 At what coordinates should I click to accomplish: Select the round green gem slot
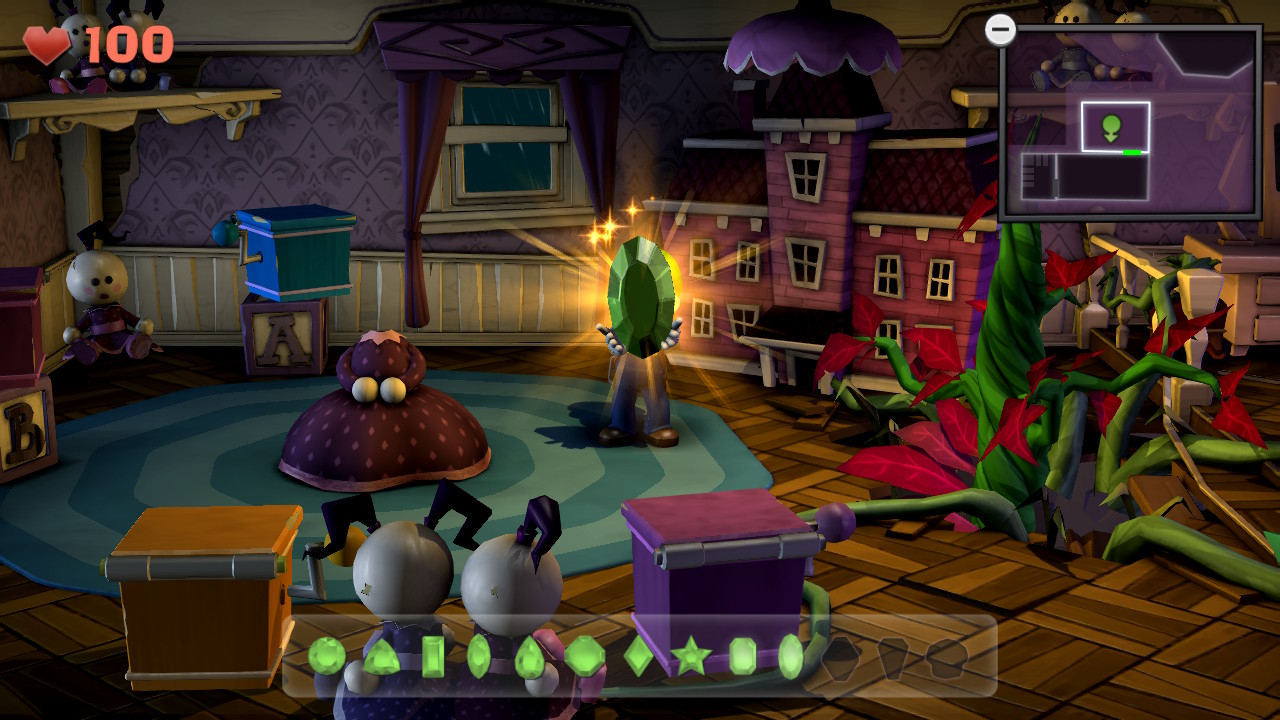click(x=326, y=656)
